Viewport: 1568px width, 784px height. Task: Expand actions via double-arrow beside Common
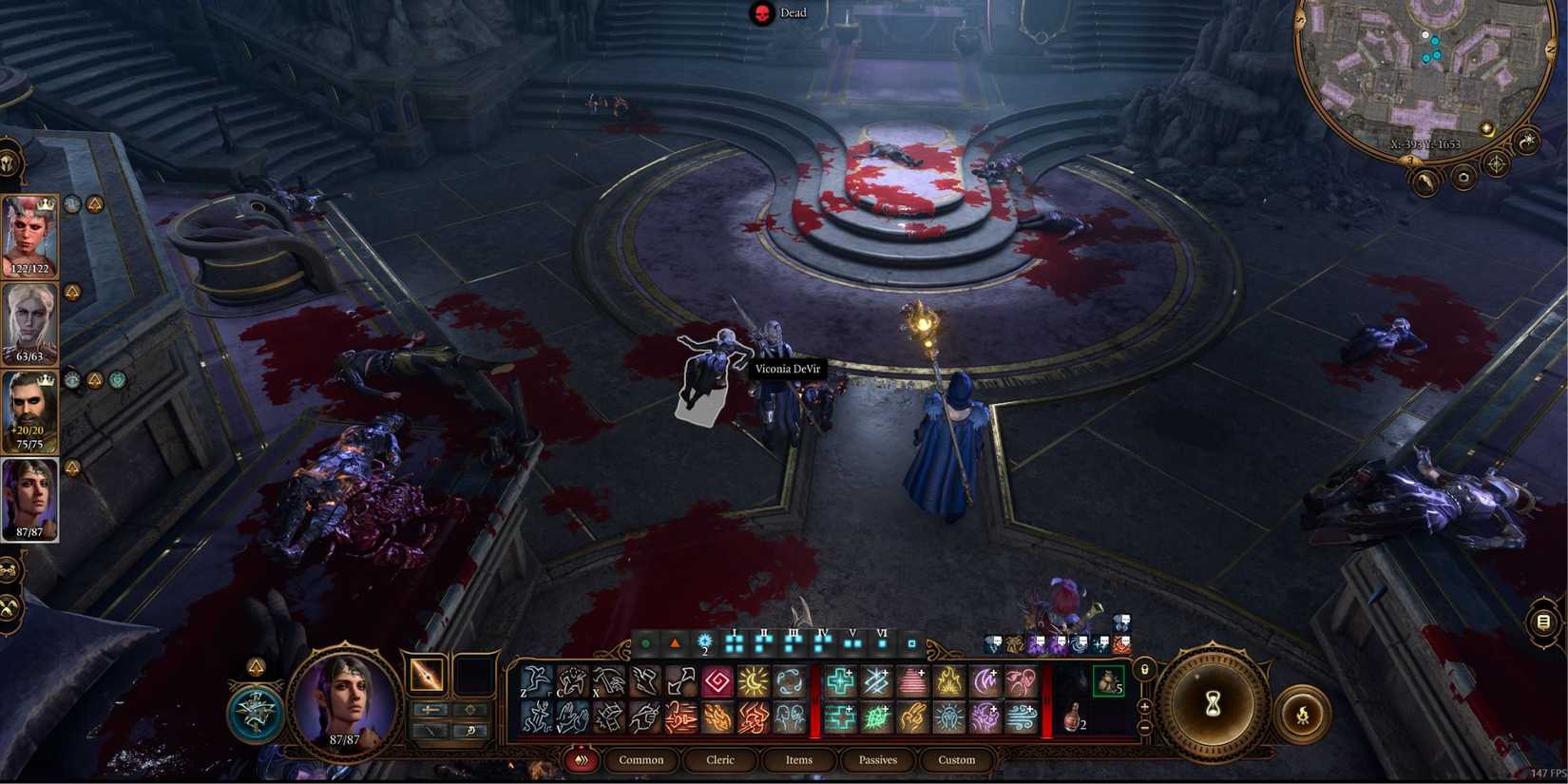[x=583, y=760]
